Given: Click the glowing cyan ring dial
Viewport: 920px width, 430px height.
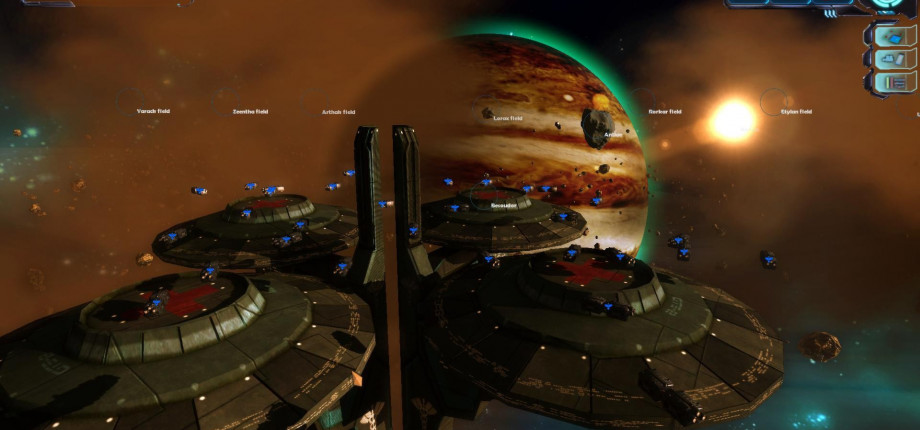Looking at the screenshot, I should pyautogui.click(x=886, y=4).
